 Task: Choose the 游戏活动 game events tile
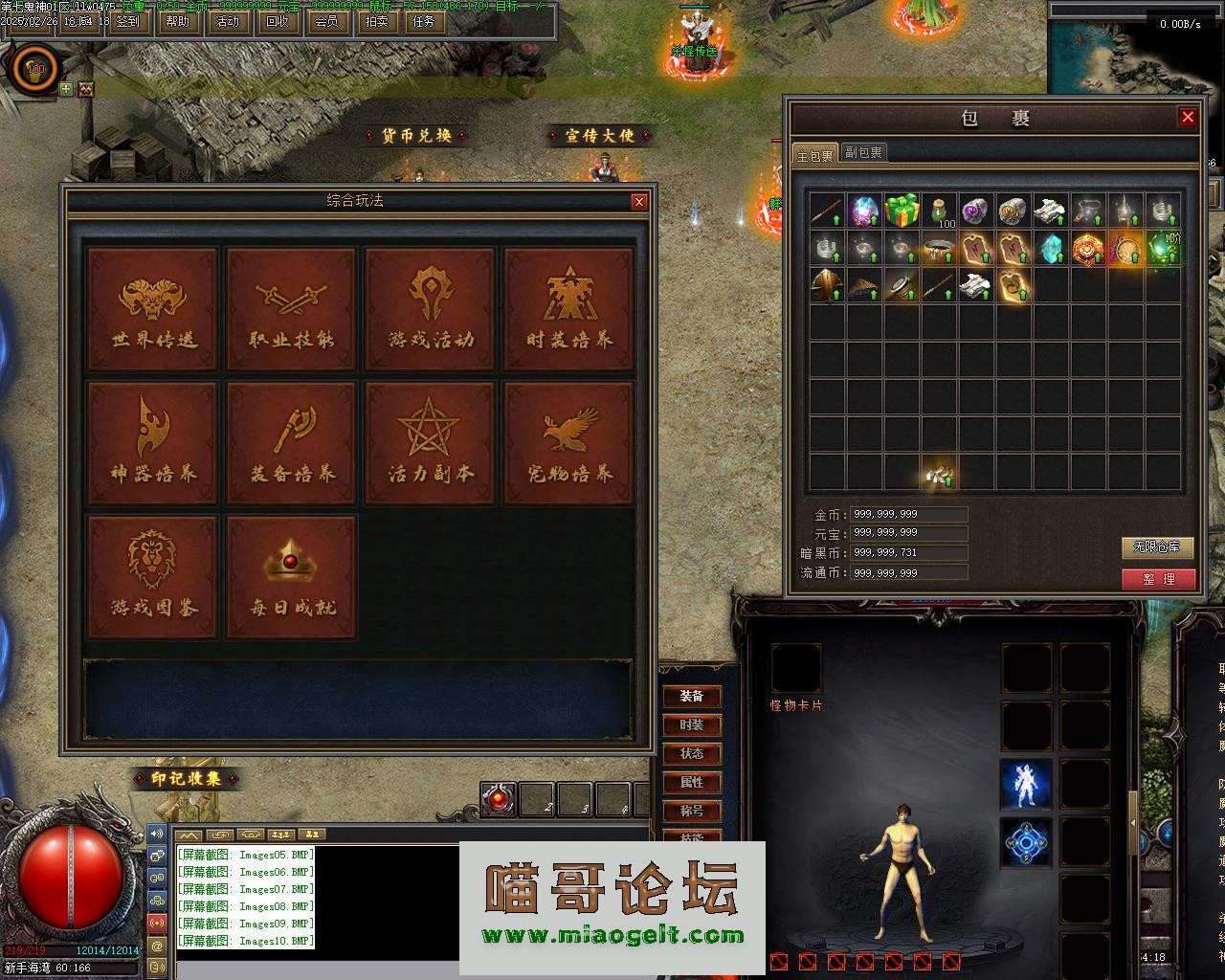click(431, 309)
